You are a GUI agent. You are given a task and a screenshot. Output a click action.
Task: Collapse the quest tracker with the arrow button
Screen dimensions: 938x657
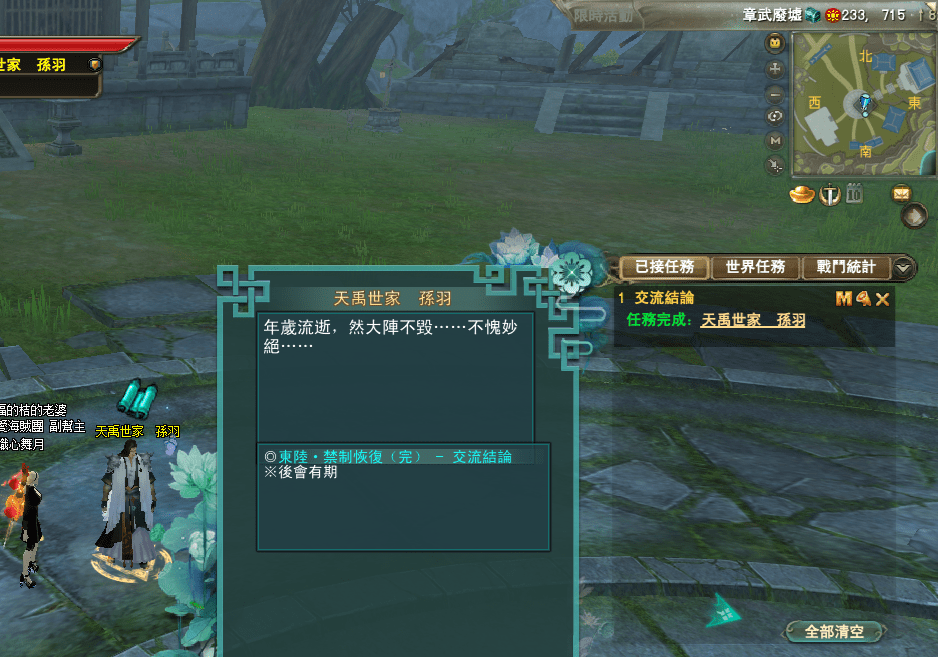[903, 267]
